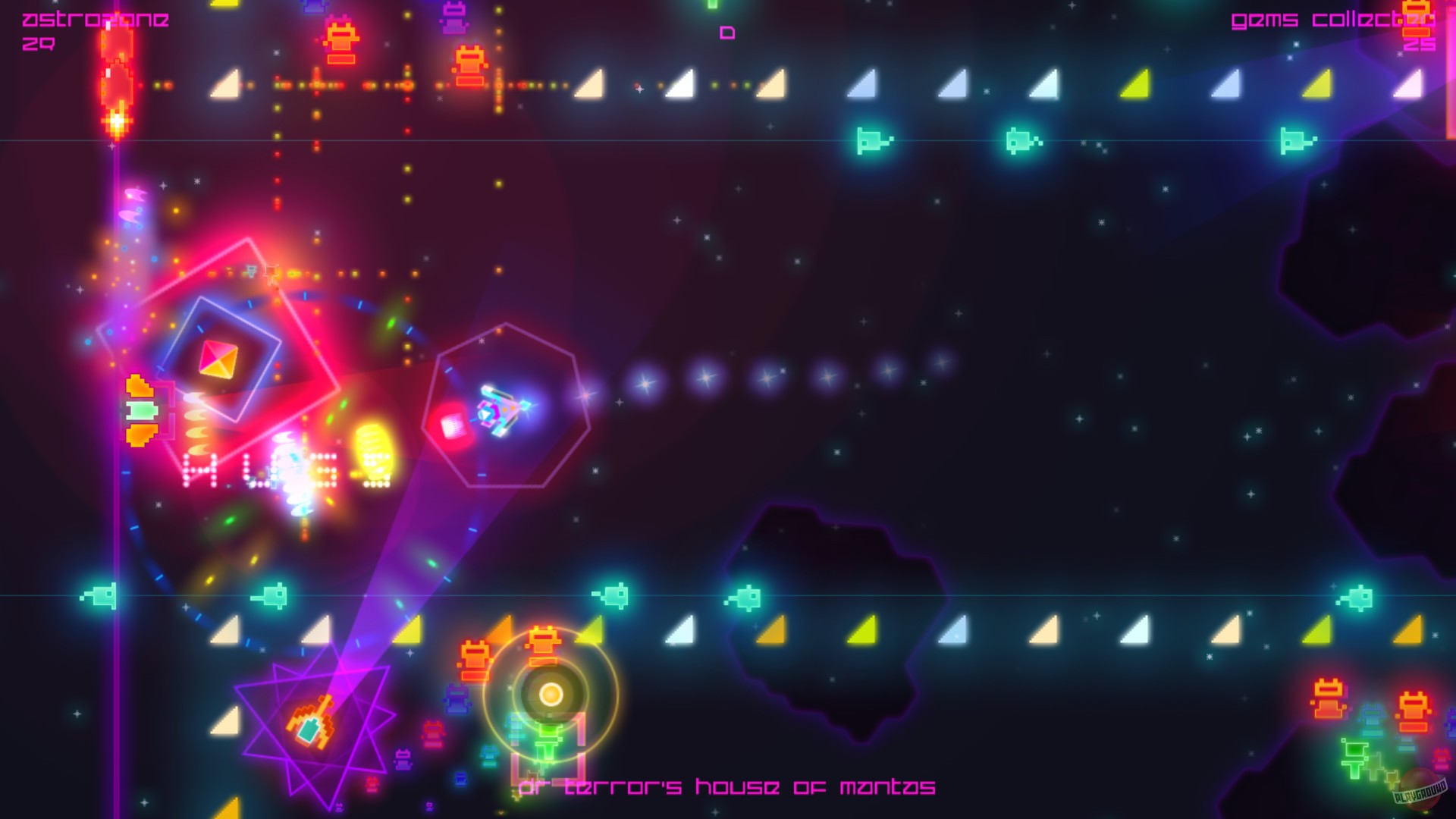
Task: Open the astrozone 29 zone label
Action: click(x=91, y=27)
